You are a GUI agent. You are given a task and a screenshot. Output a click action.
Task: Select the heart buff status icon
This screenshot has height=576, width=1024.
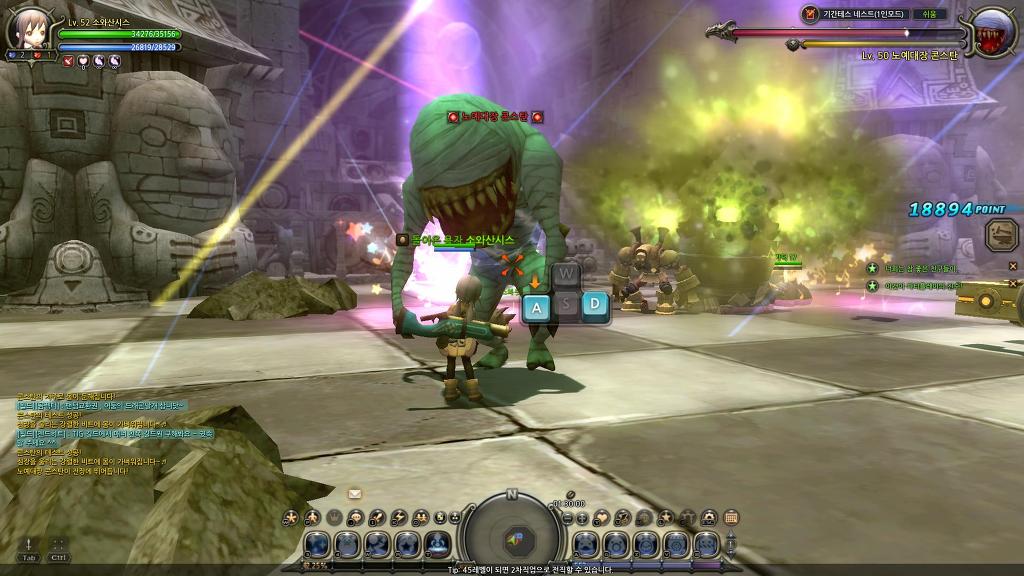83,61
